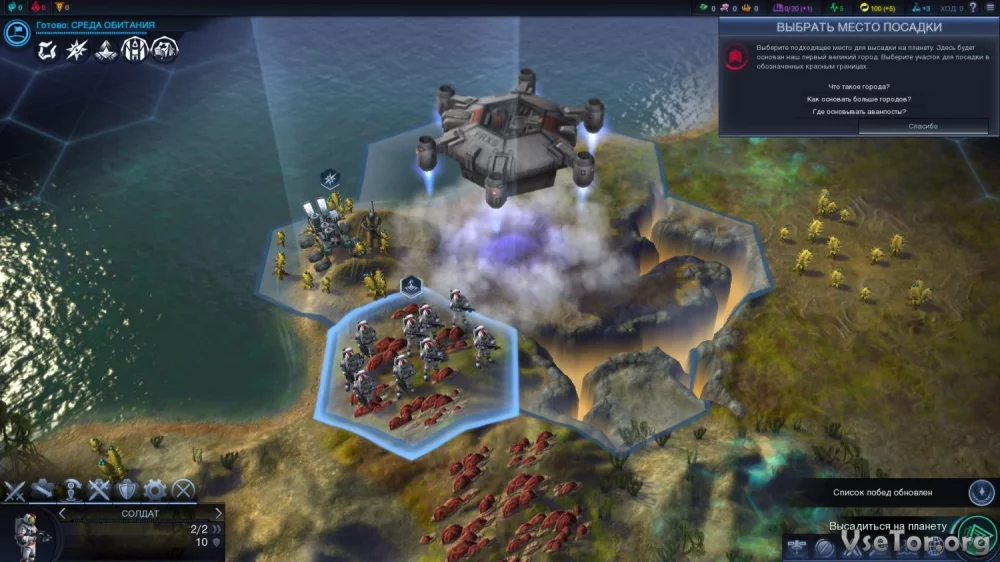Open the help question-mark icon

click(x=974, y=8)
